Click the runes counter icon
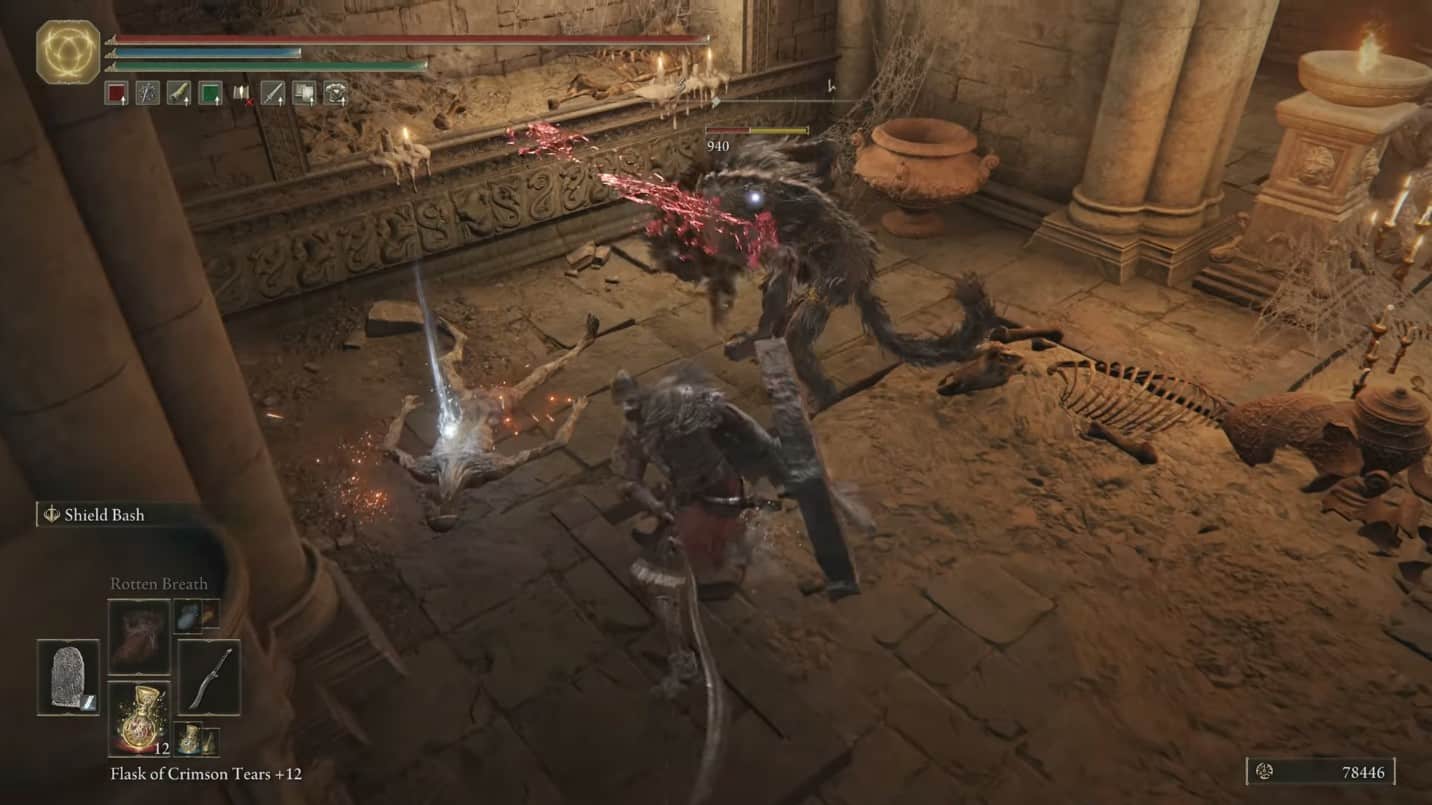Image resolution: width=1432 pixels, height=805 pixels. [x=1264, y=771]
